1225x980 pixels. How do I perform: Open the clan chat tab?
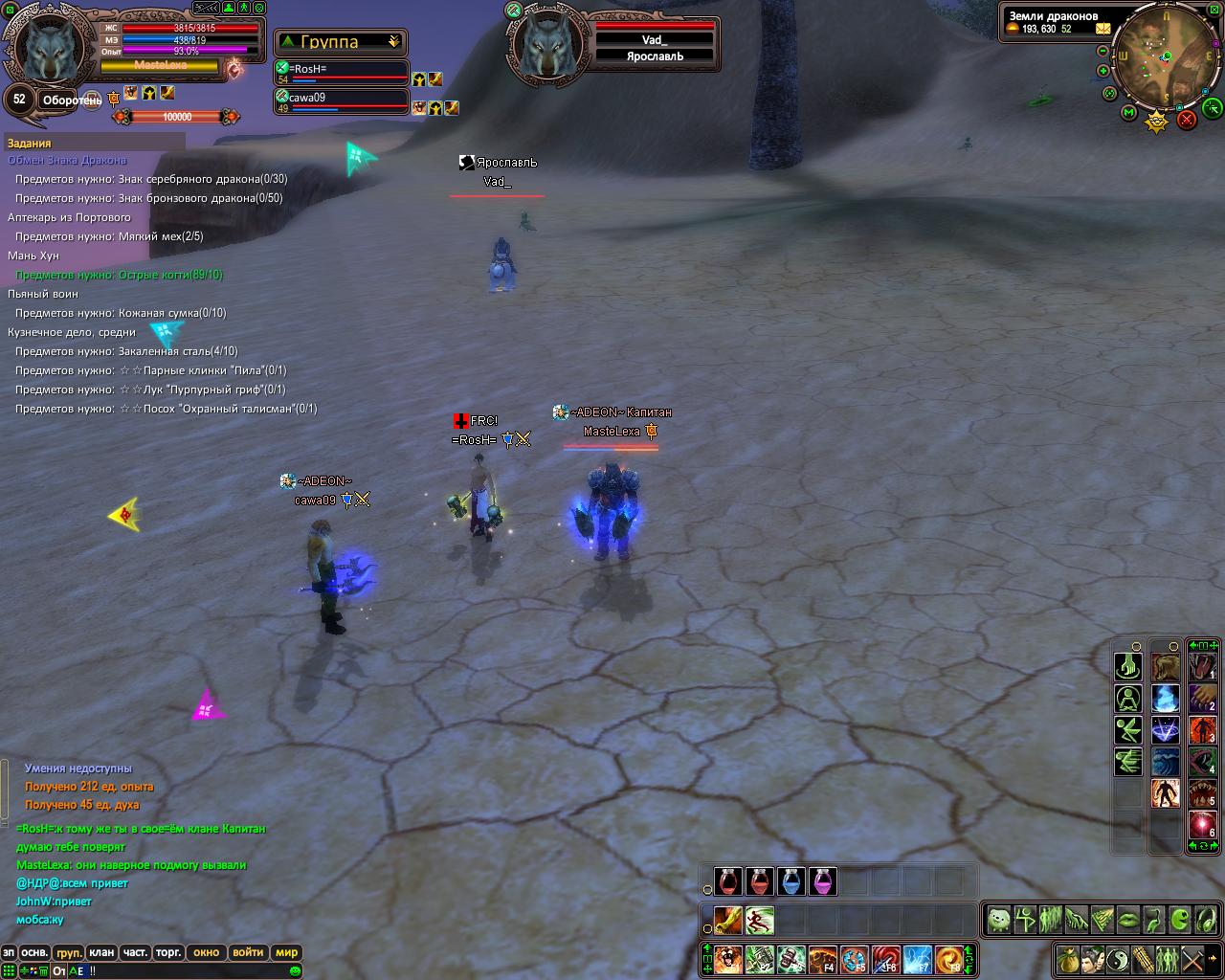(100, 952)
